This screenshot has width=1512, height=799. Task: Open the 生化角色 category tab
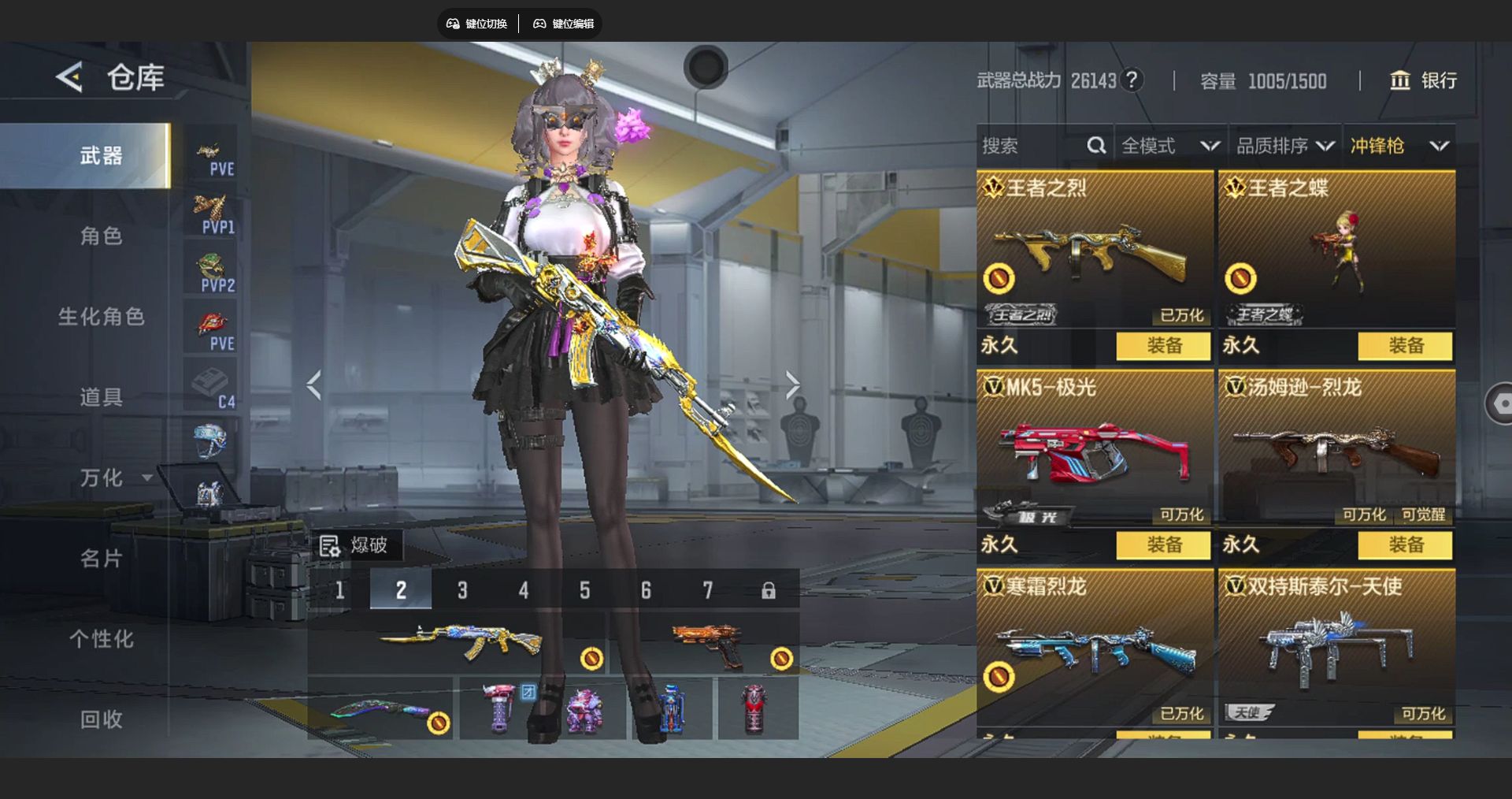pyautogui.click(x=101, y=317)
